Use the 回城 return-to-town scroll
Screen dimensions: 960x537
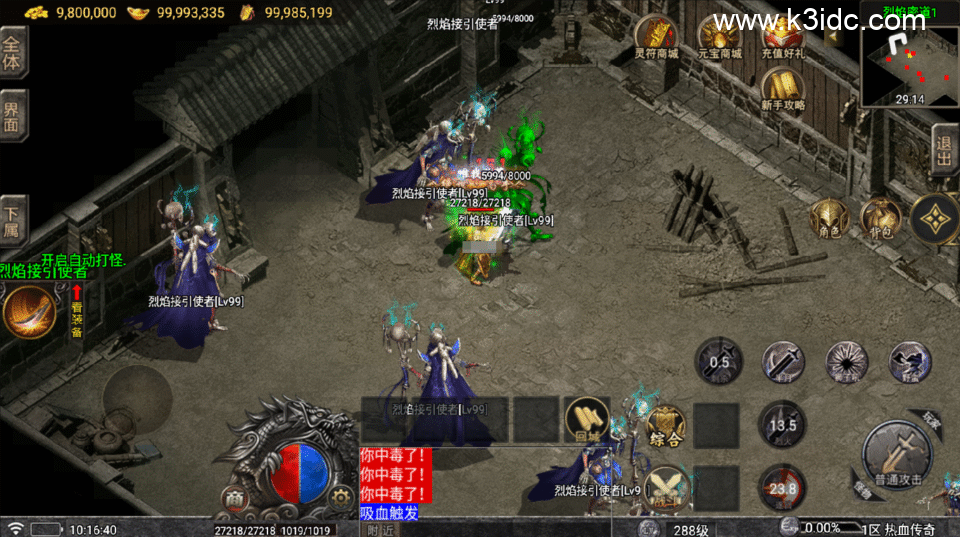(587, 420)
